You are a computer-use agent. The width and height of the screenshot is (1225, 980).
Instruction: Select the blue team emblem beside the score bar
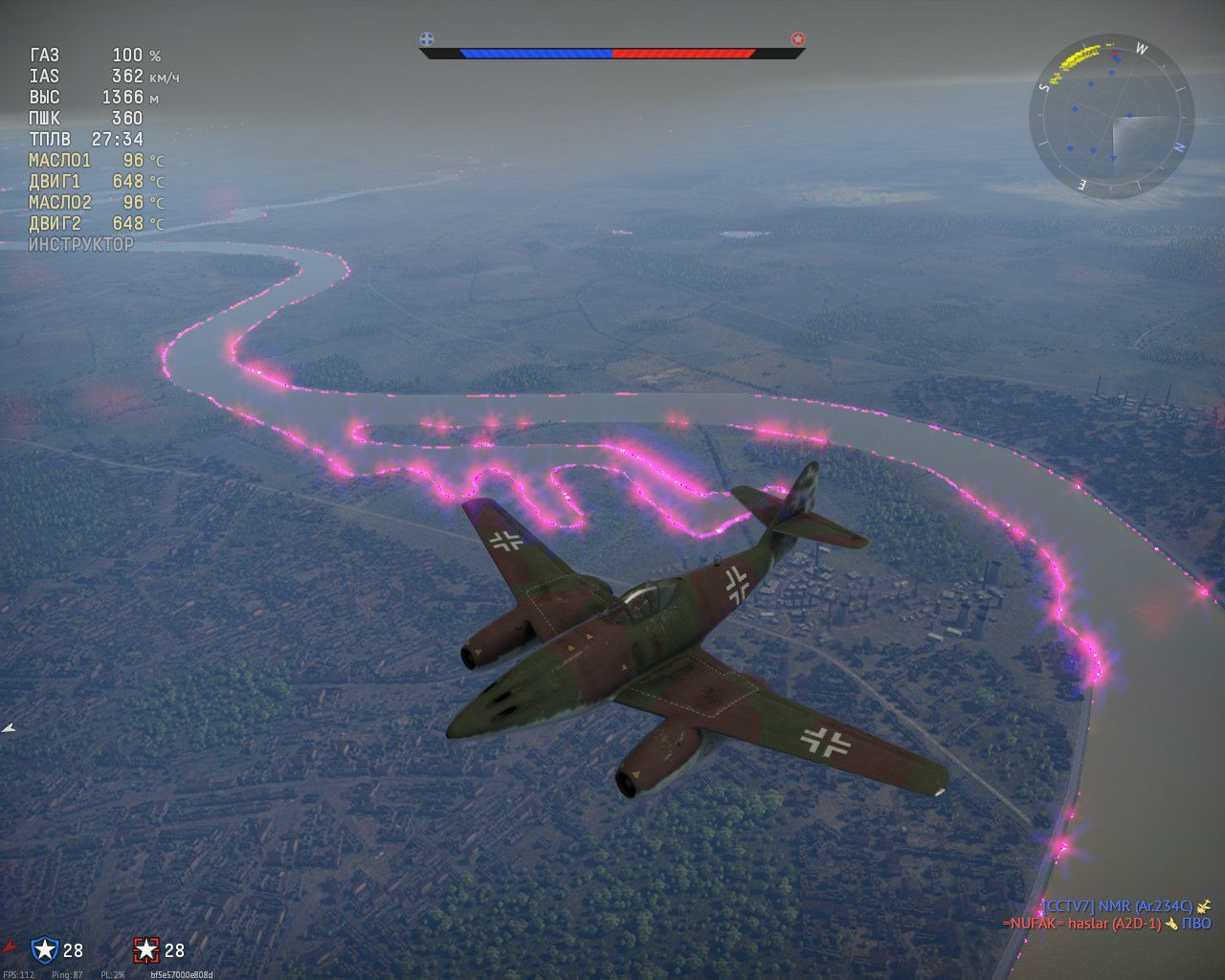coord(427,39)
